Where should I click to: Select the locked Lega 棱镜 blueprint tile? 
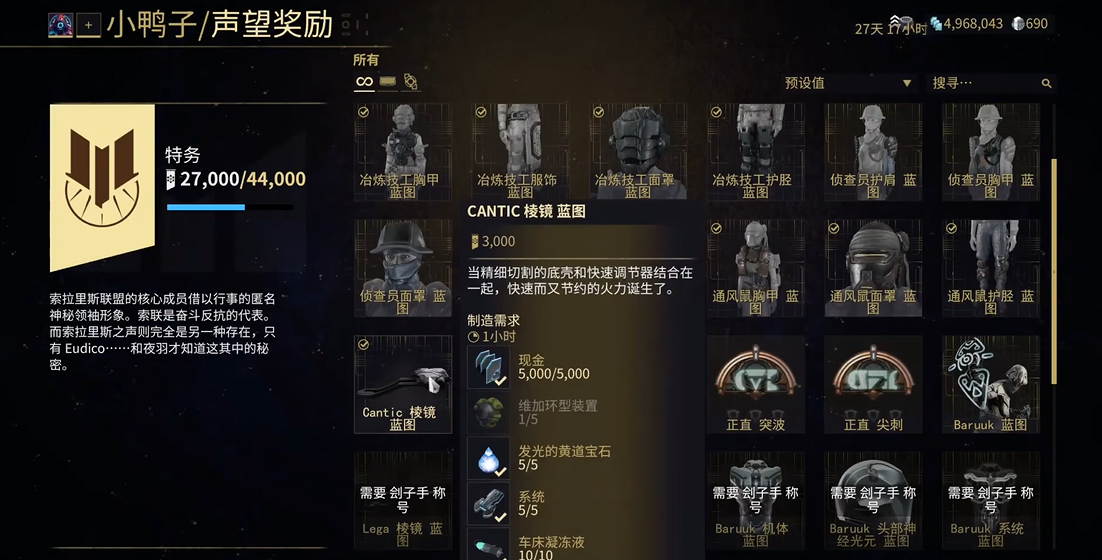(x=402, y=500)
